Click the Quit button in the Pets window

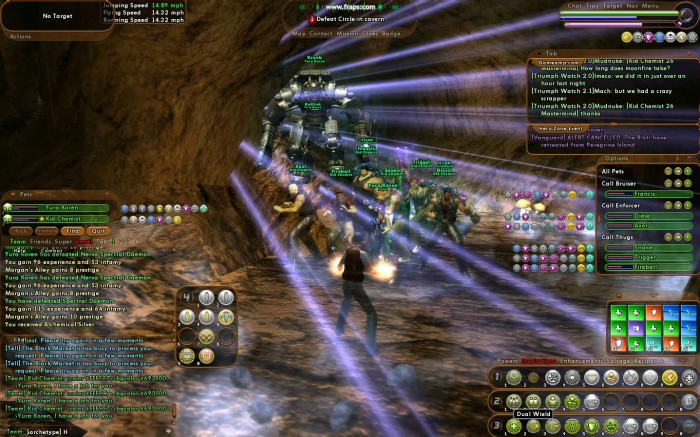[x=98, y=229]
